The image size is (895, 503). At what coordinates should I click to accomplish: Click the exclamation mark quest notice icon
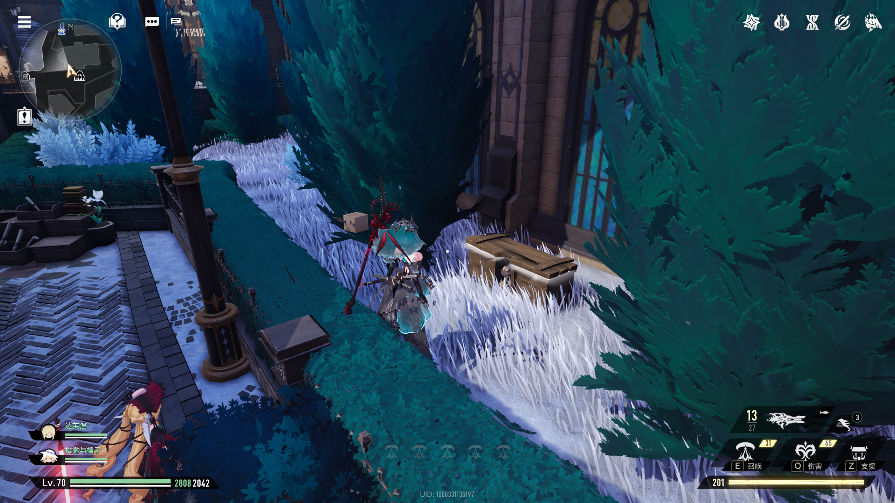pyautogui.click(x=24, y=117)
